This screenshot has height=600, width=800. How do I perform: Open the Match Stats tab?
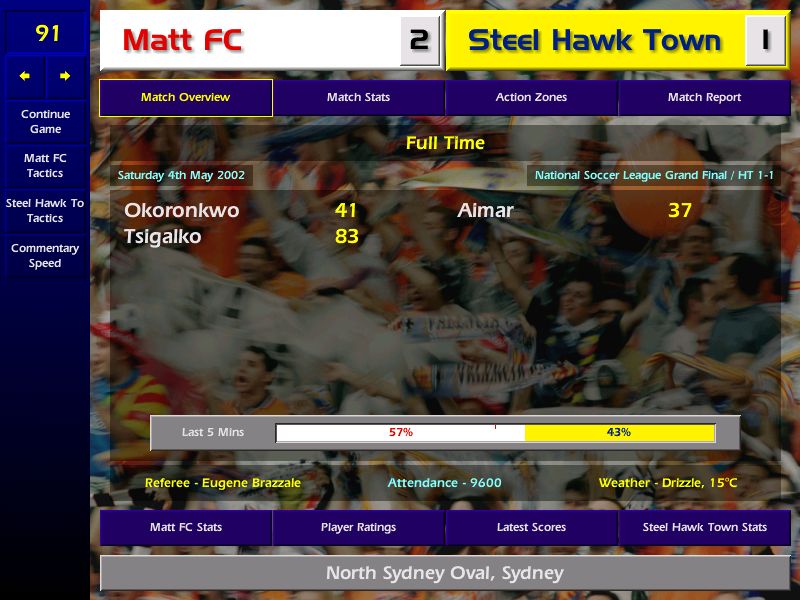(358, 98)
